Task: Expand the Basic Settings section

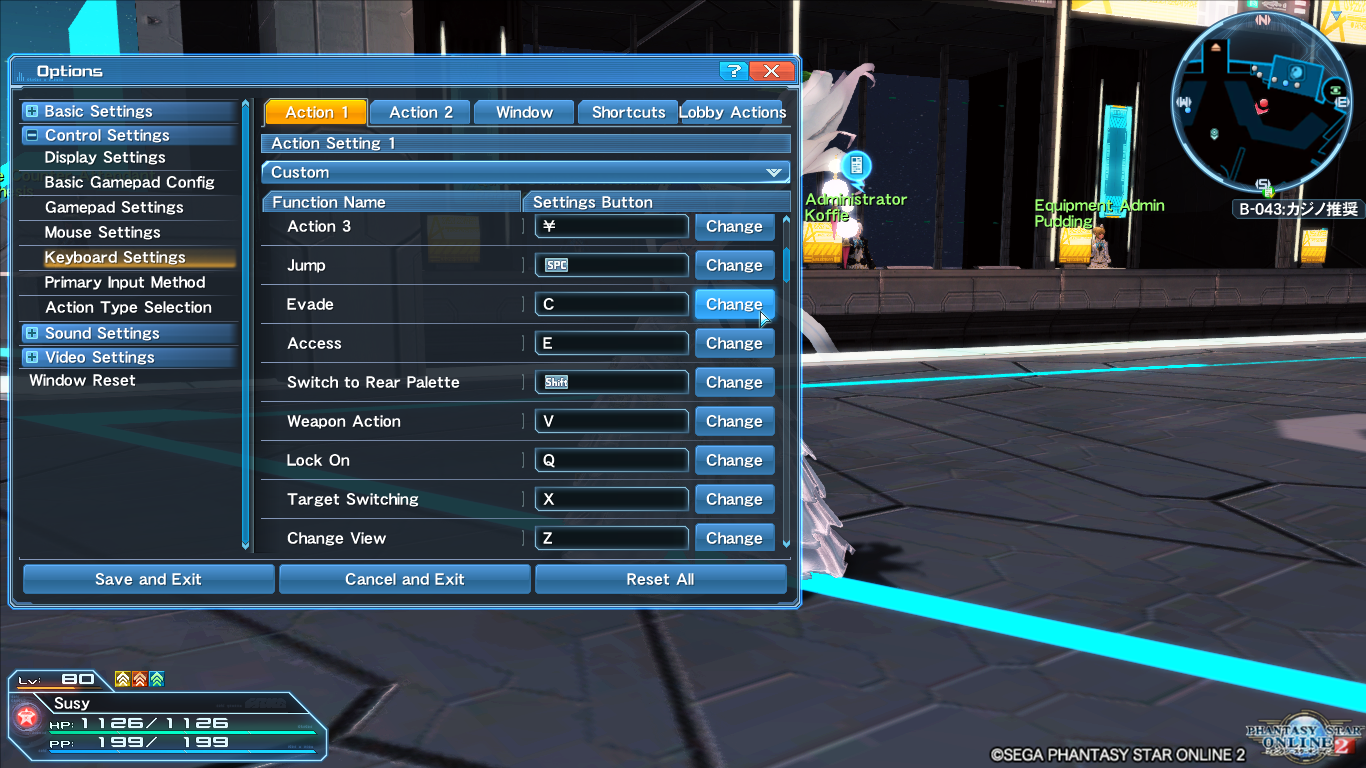Action: 34,110
